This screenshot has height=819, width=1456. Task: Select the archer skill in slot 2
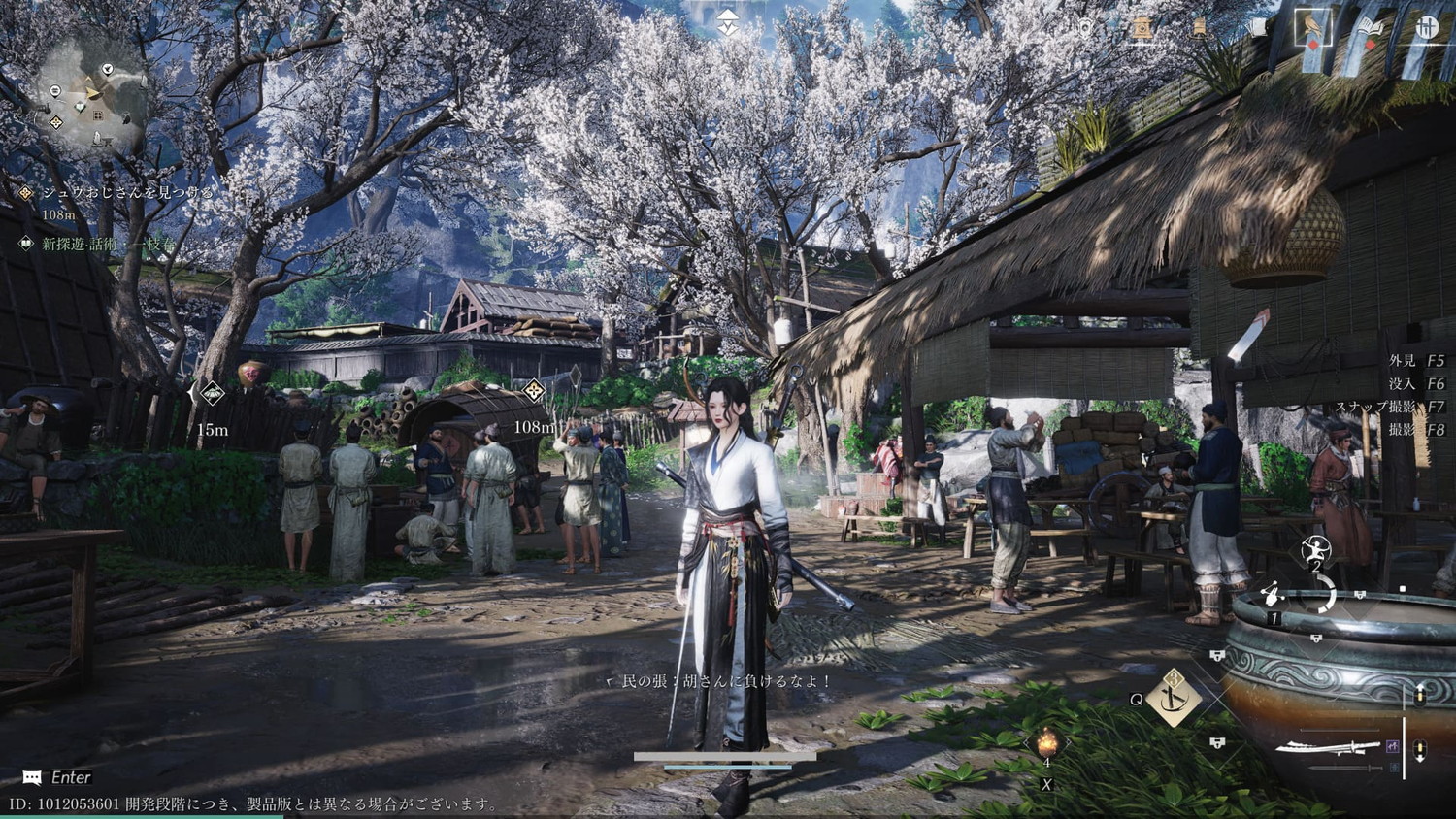pos(1316,550)
